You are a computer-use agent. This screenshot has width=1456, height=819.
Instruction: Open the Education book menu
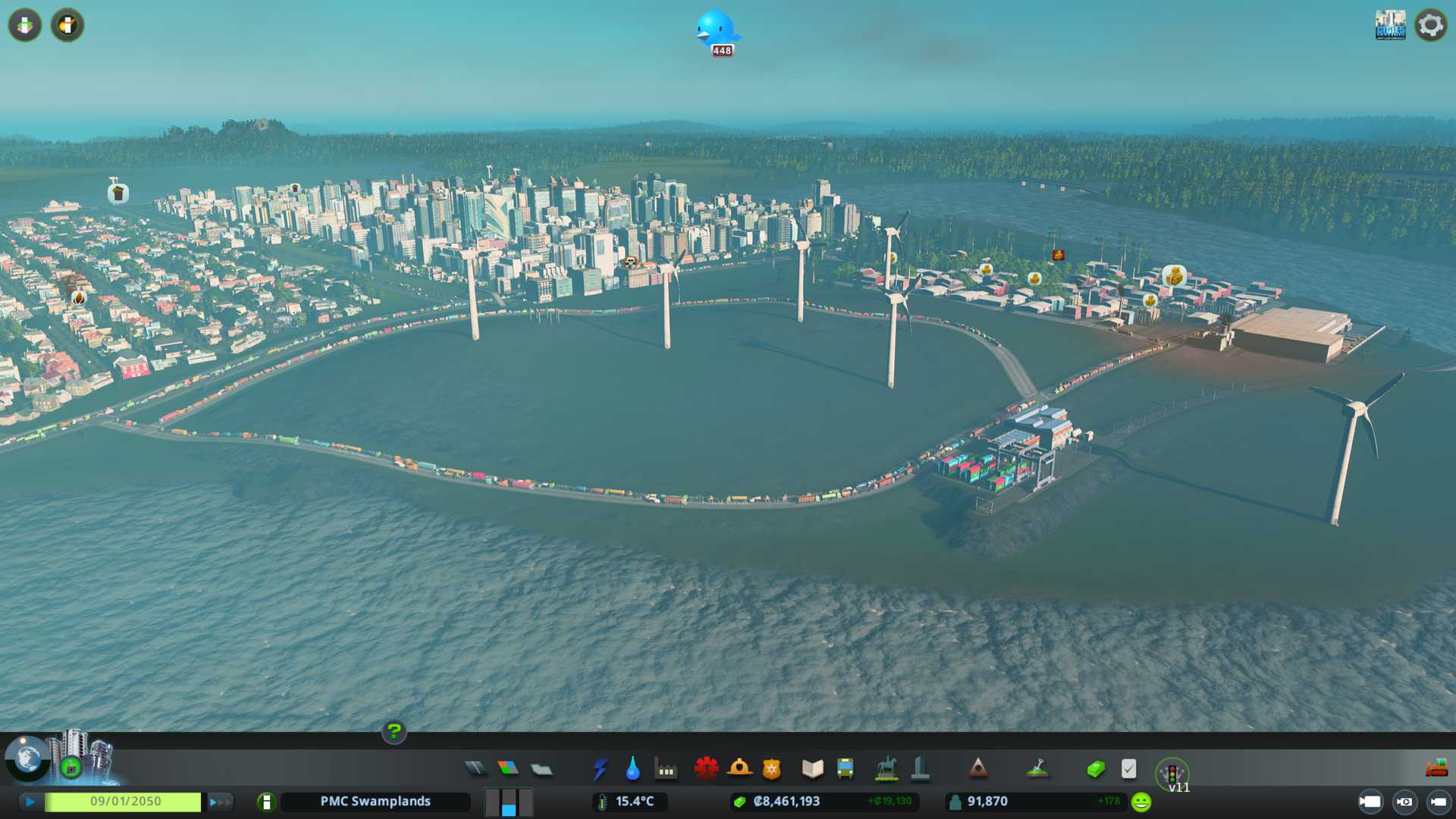812,769
